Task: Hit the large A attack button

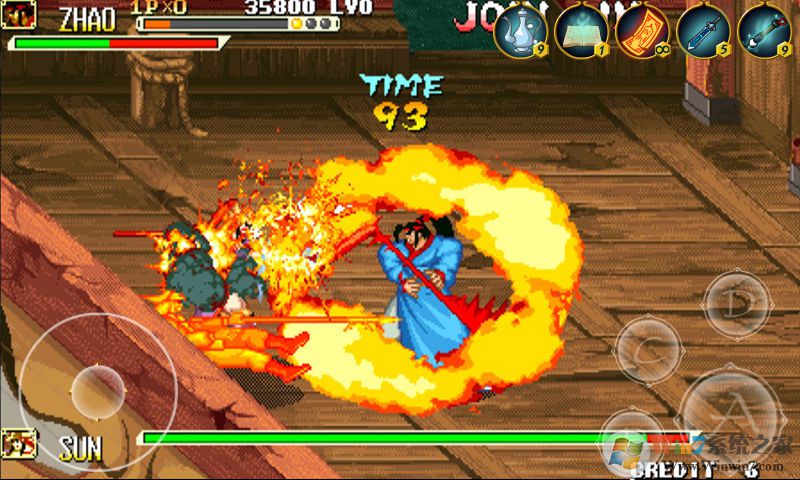Action: click(729, 412)
